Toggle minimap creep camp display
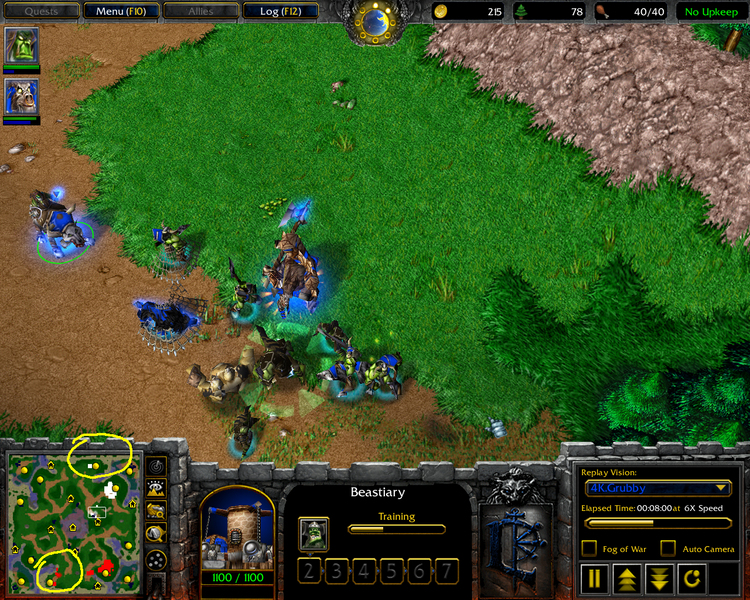 pyautogui.click(x=156, y=533)
